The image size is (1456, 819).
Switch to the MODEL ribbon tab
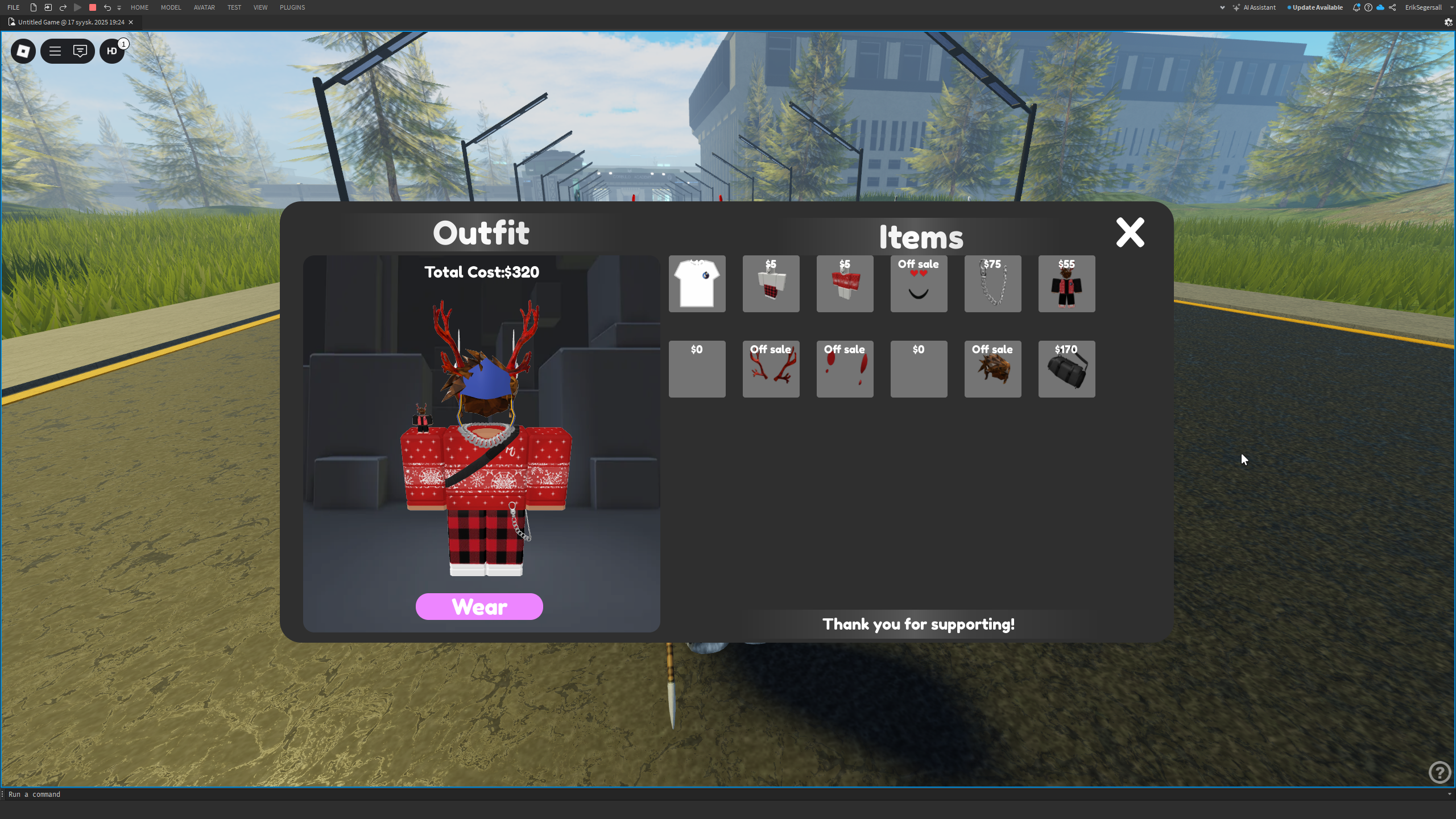(x=171, y=7)
